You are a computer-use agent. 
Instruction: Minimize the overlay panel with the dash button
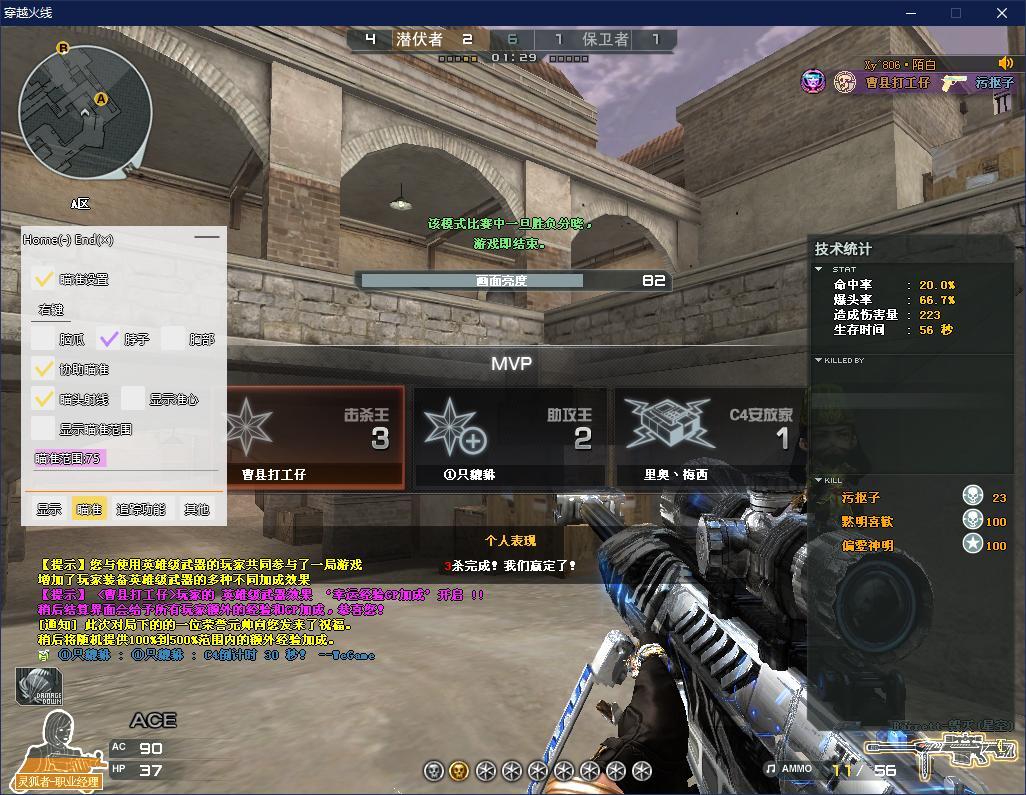207,238
